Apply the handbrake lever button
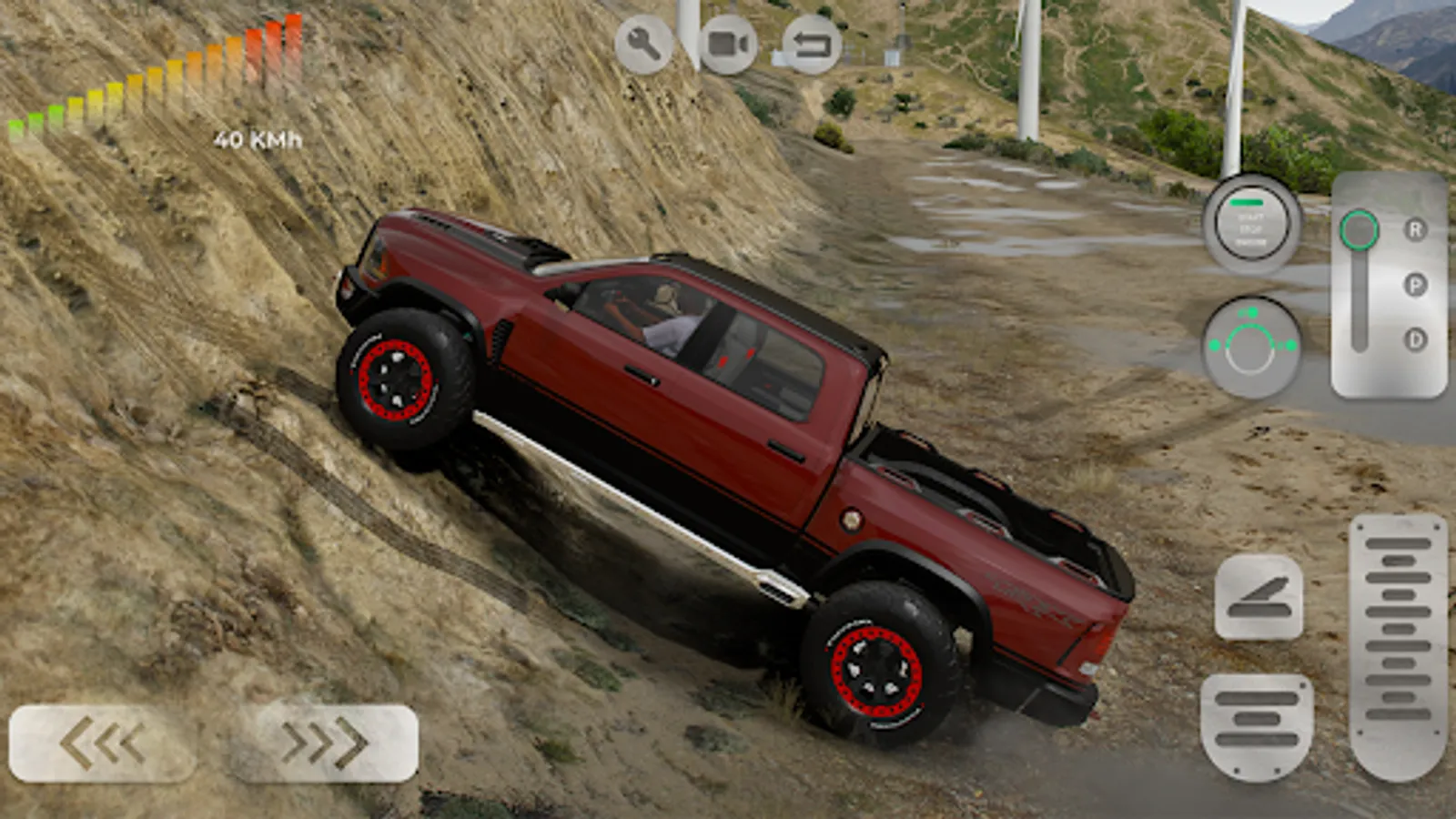1456x819 pixels. click(x=1258, y=597)
